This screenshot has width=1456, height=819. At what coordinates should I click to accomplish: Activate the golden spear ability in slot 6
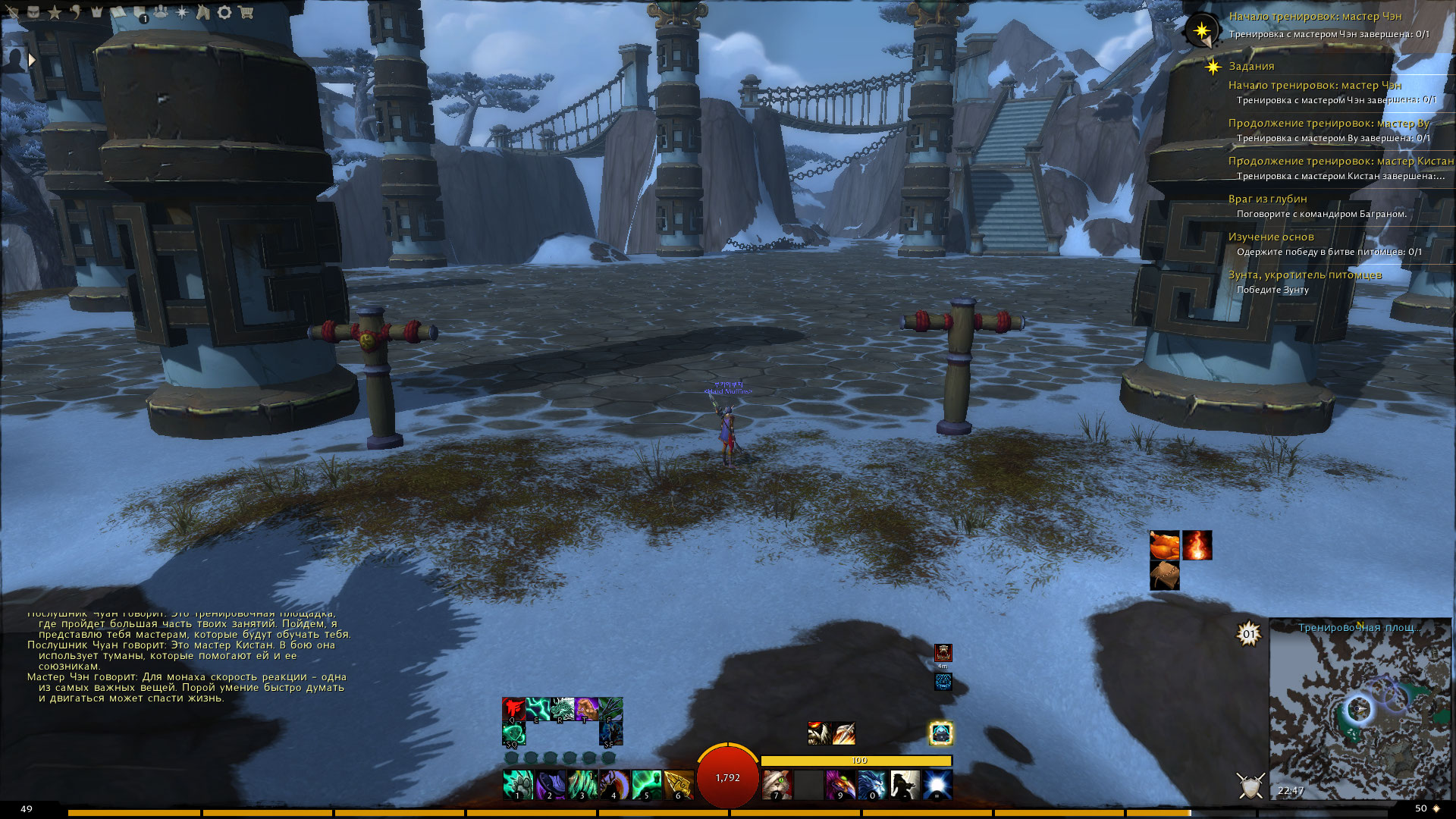[679, 784]
